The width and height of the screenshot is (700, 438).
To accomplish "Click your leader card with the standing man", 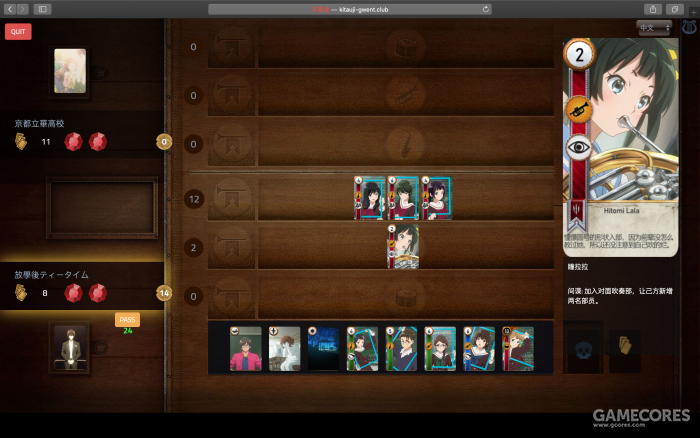I will 70,348.
